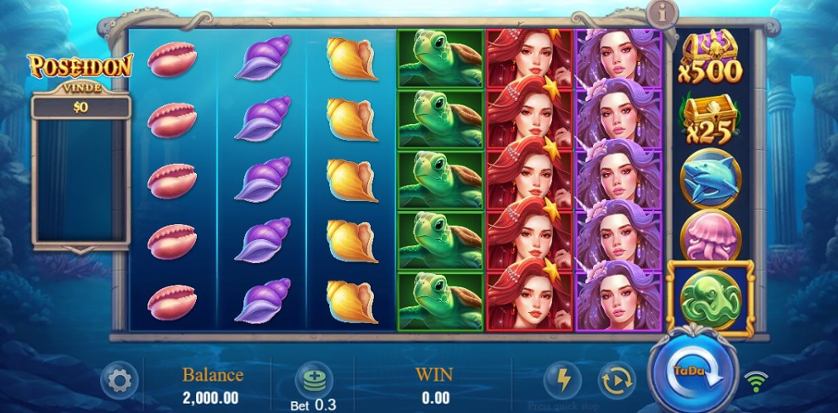The height and width of the screenshot is (413, 838).
Task: Open the settings gear menu
Action: (119, 380)
